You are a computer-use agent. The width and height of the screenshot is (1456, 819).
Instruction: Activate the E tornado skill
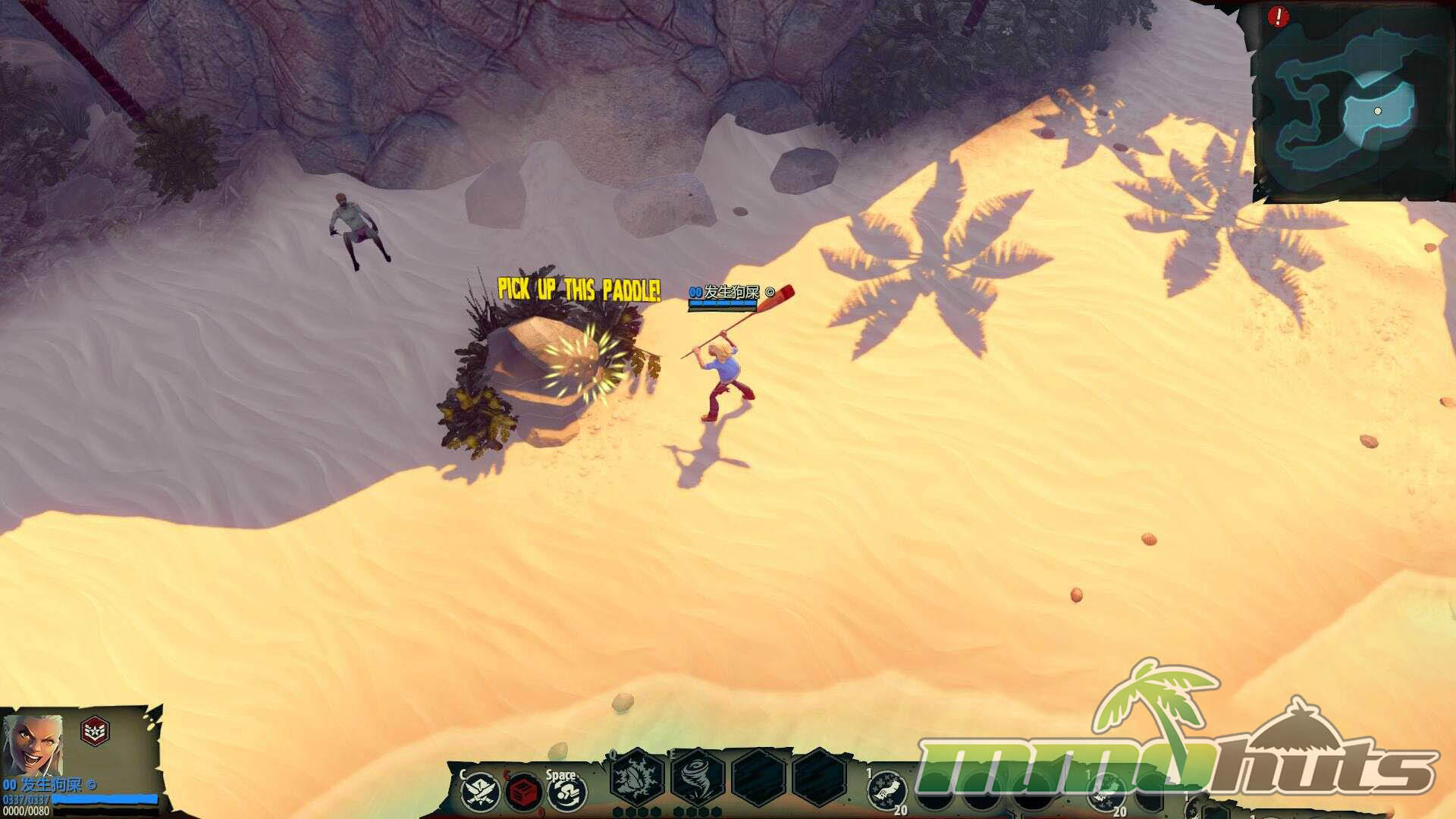[x=697, y=778]
